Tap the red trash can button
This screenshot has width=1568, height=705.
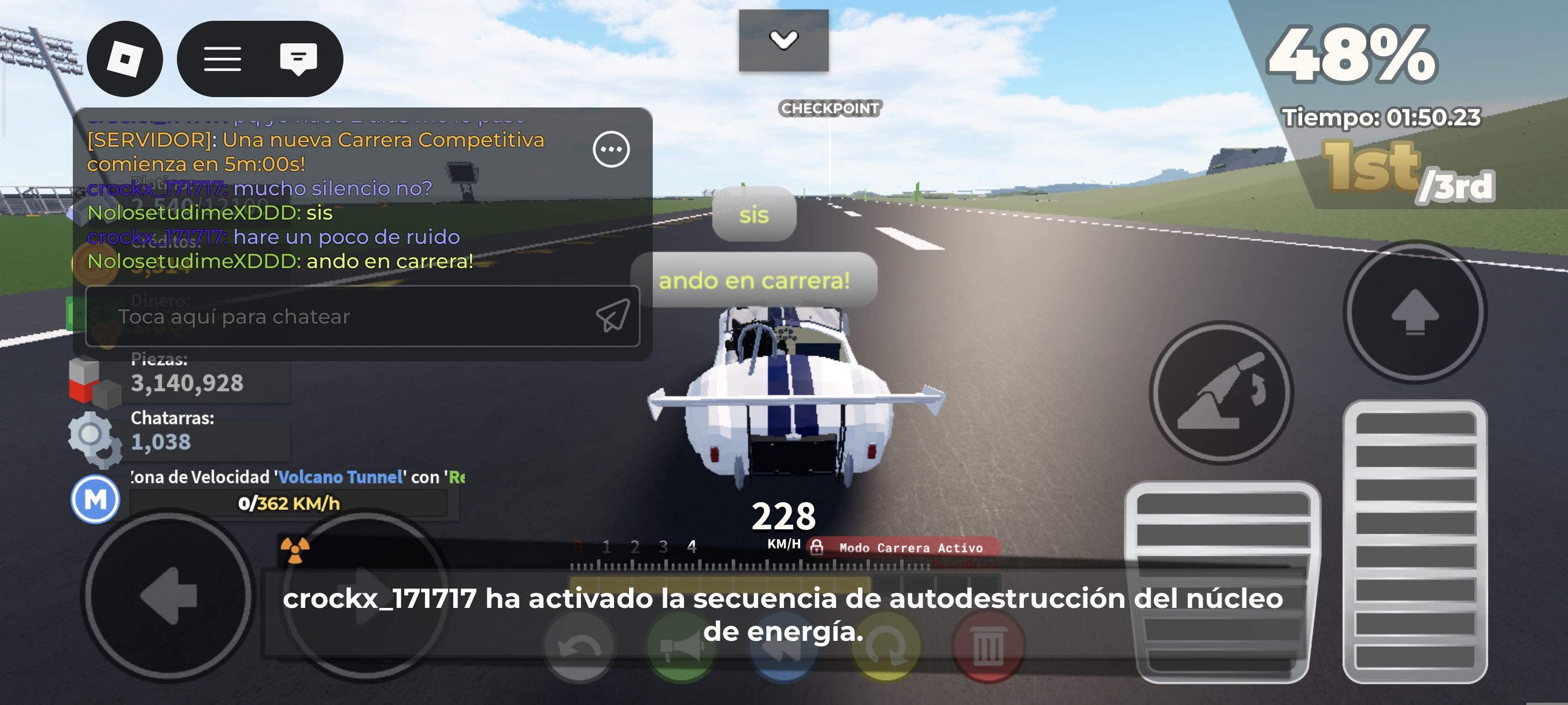(988, 647)
